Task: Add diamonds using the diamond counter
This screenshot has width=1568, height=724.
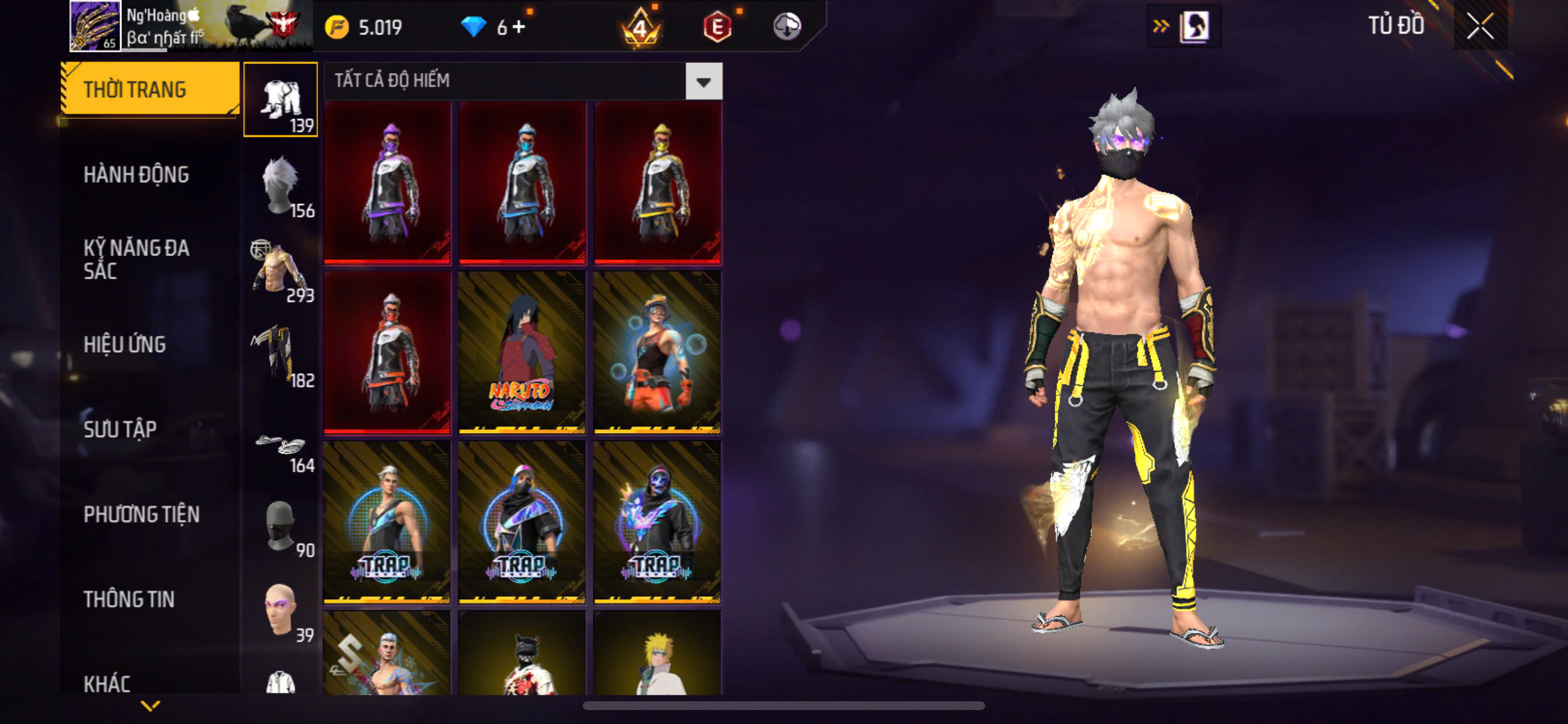Action: pos(519,27)
